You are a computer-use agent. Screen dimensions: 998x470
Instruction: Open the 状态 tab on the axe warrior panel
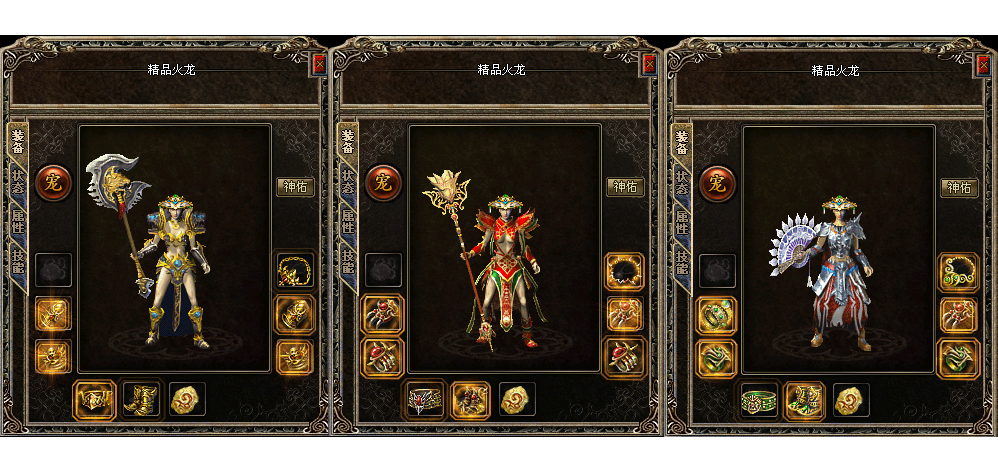pos(18,182)
